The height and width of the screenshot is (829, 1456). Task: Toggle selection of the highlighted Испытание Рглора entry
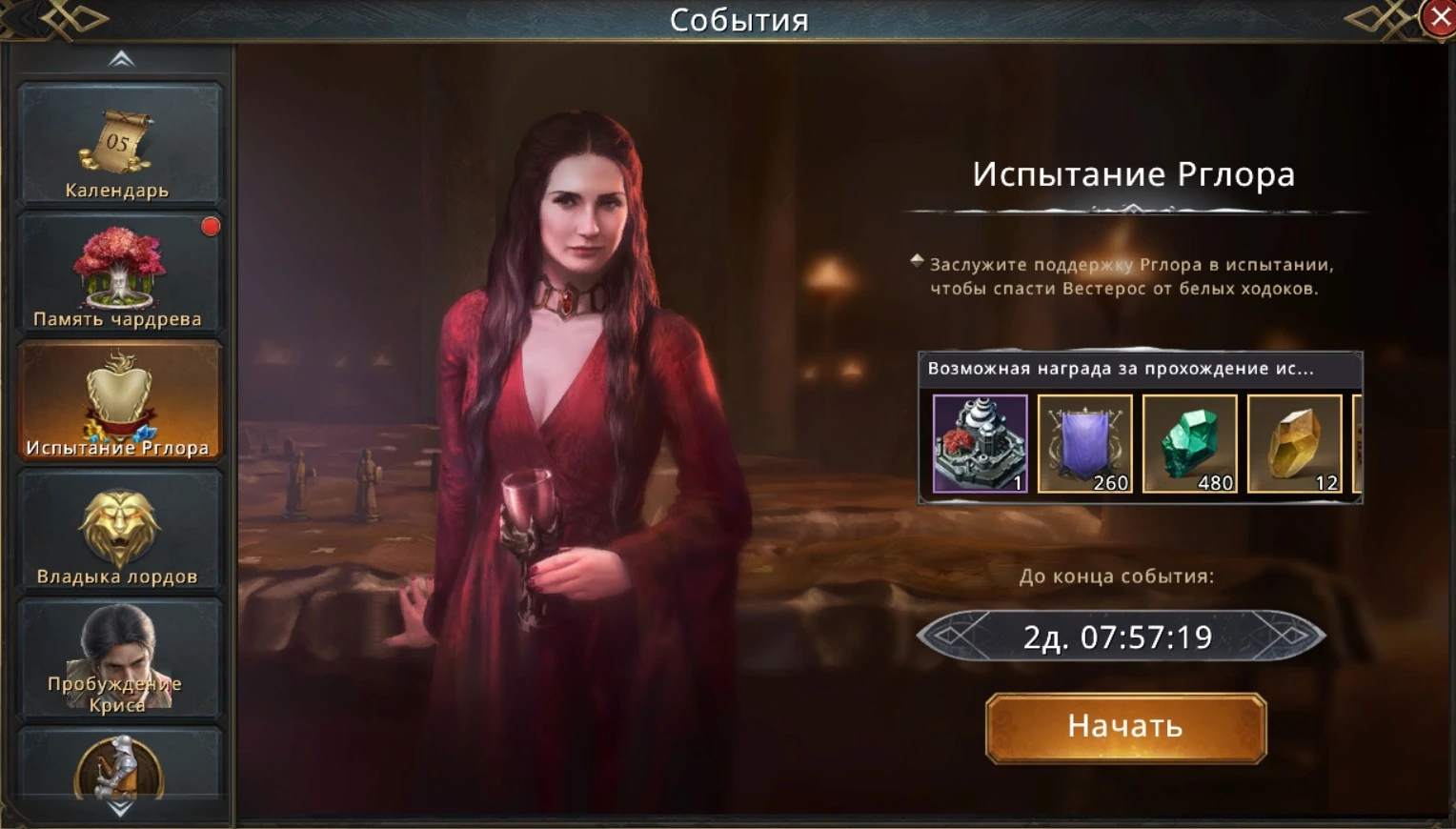click(x=120, y=400)
